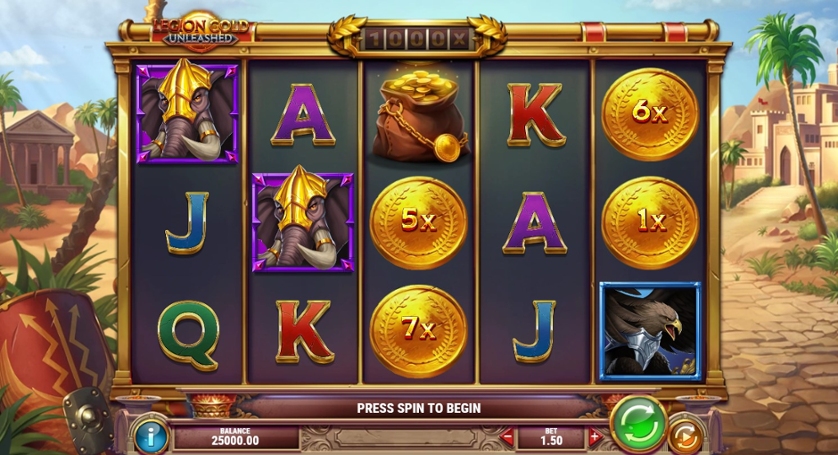The height and width of the screenshot is (455, 838).
Task: Click the green spin button
Action: click(637, 422)
